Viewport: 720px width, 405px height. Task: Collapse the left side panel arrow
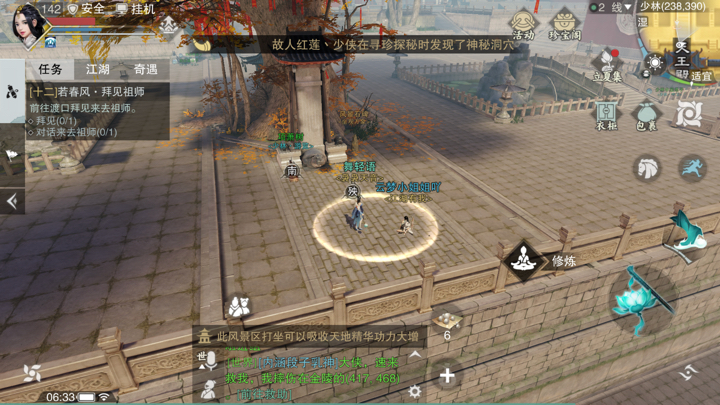pos(12,201)
